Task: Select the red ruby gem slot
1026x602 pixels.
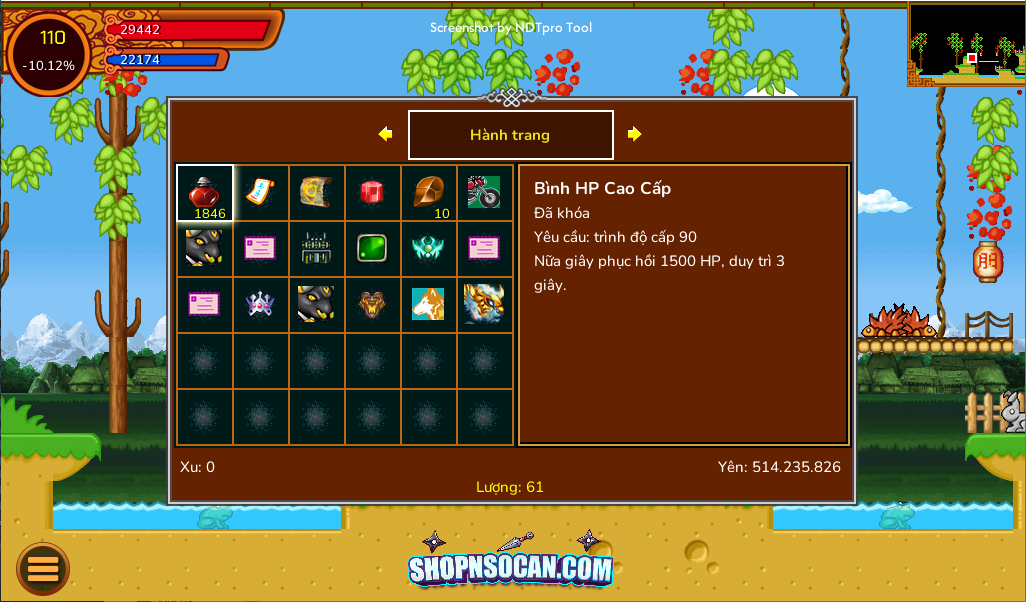Action: pyautogui.click(x=372, y=192)
